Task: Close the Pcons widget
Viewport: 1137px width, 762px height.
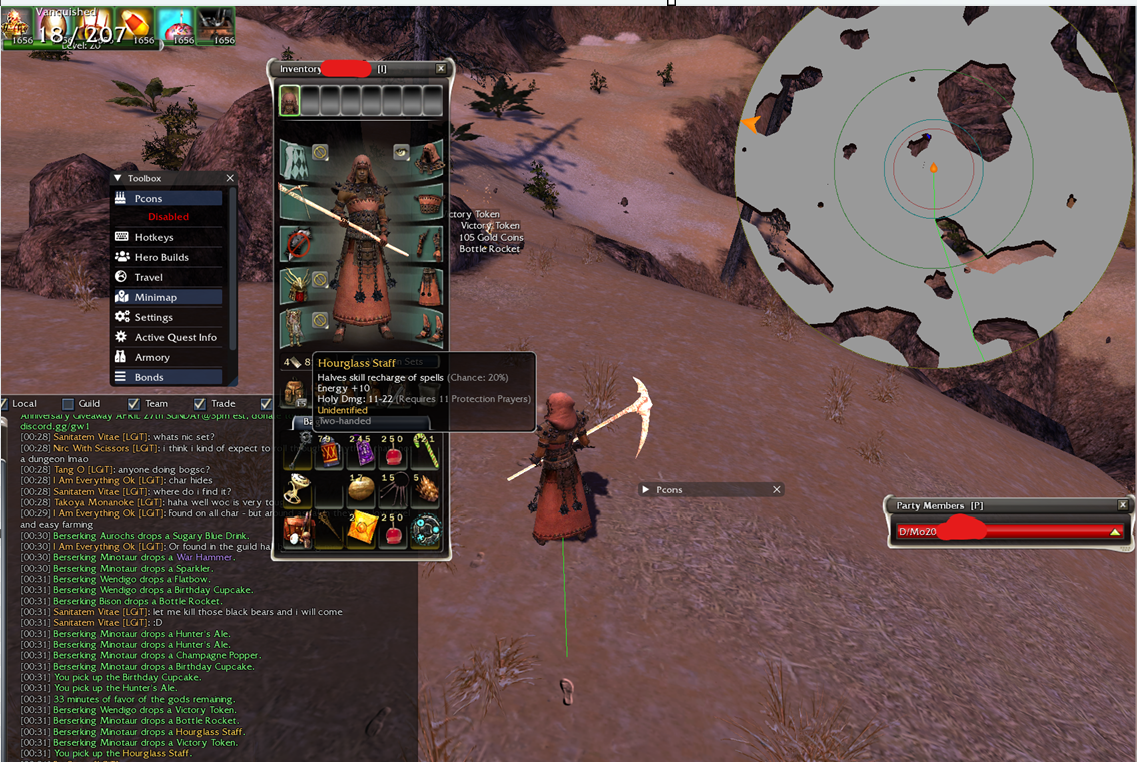Action: (x=777, y=489)
